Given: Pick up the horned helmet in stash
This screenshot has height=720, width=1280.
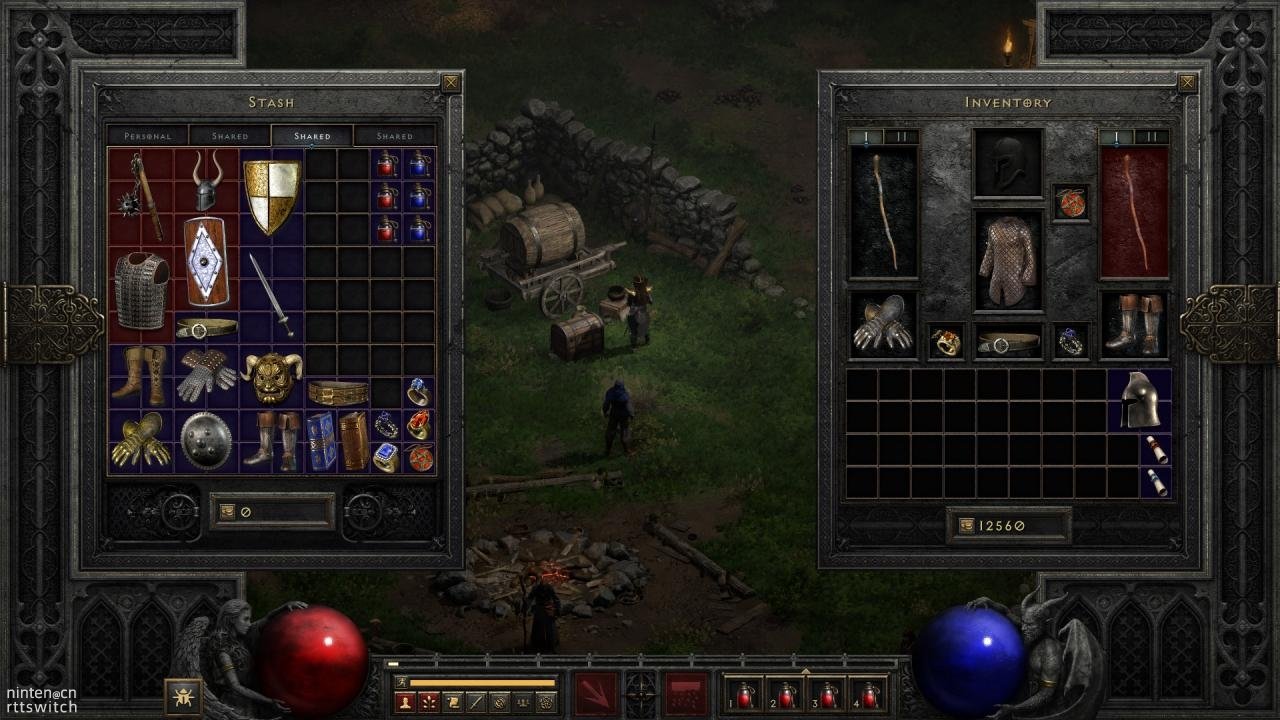Looking at the screenshot, I should click(207, 181).
